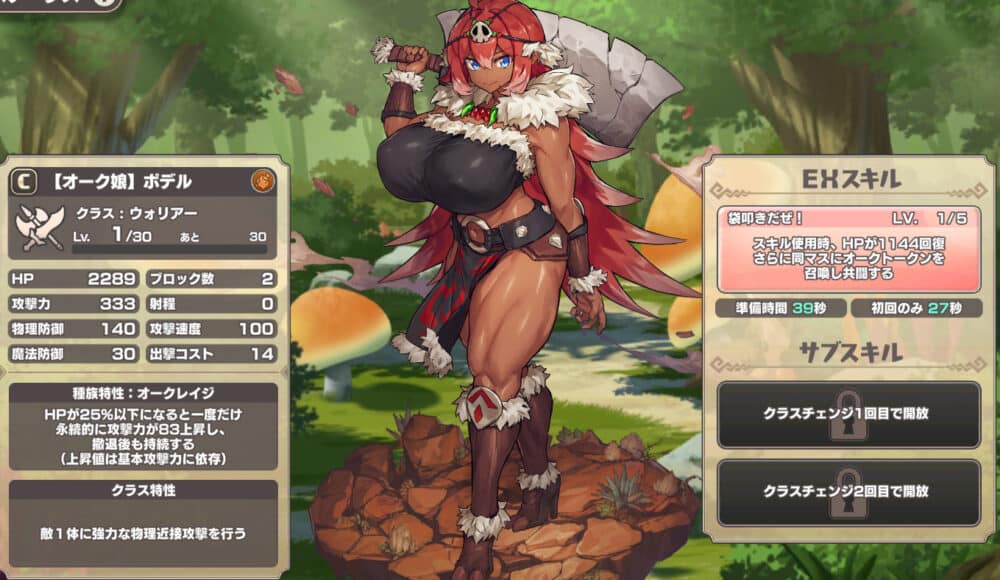The width and height of the screenshot is (1000, 580).
Task: Open the locked sub skill for class change 2
Action: [848, 492]
